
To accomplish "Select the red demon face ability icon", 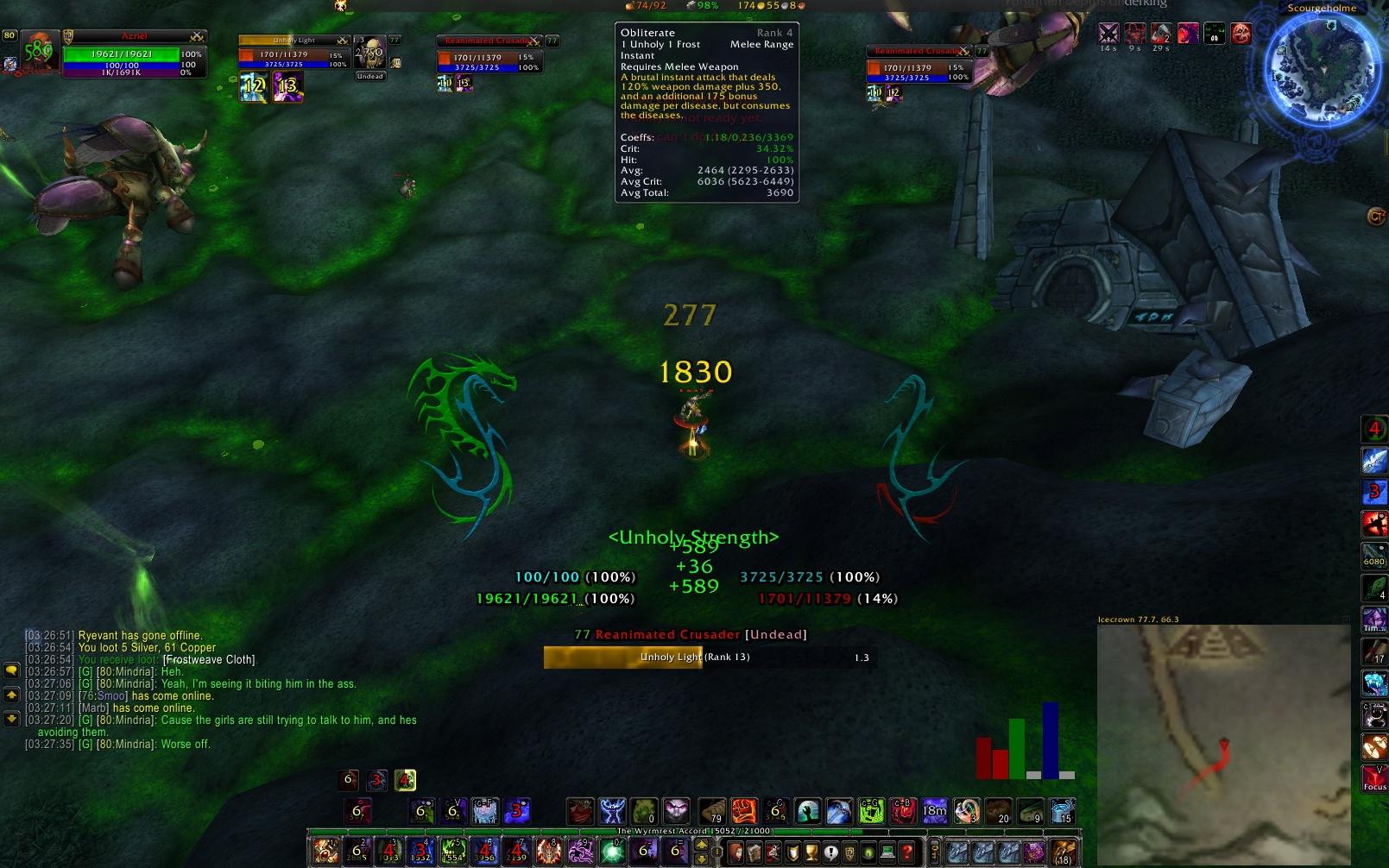I will [1240, 34].
